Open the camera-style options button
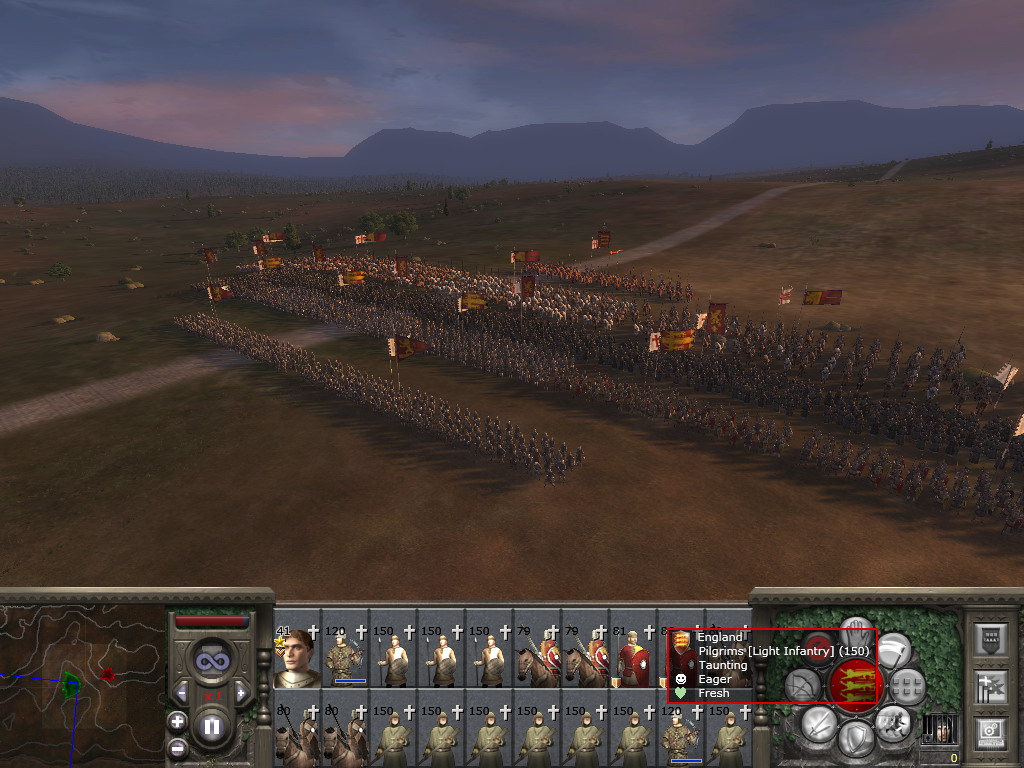Screen dimensions: 1024x768 pyautogui.click(x=990, y=731)
